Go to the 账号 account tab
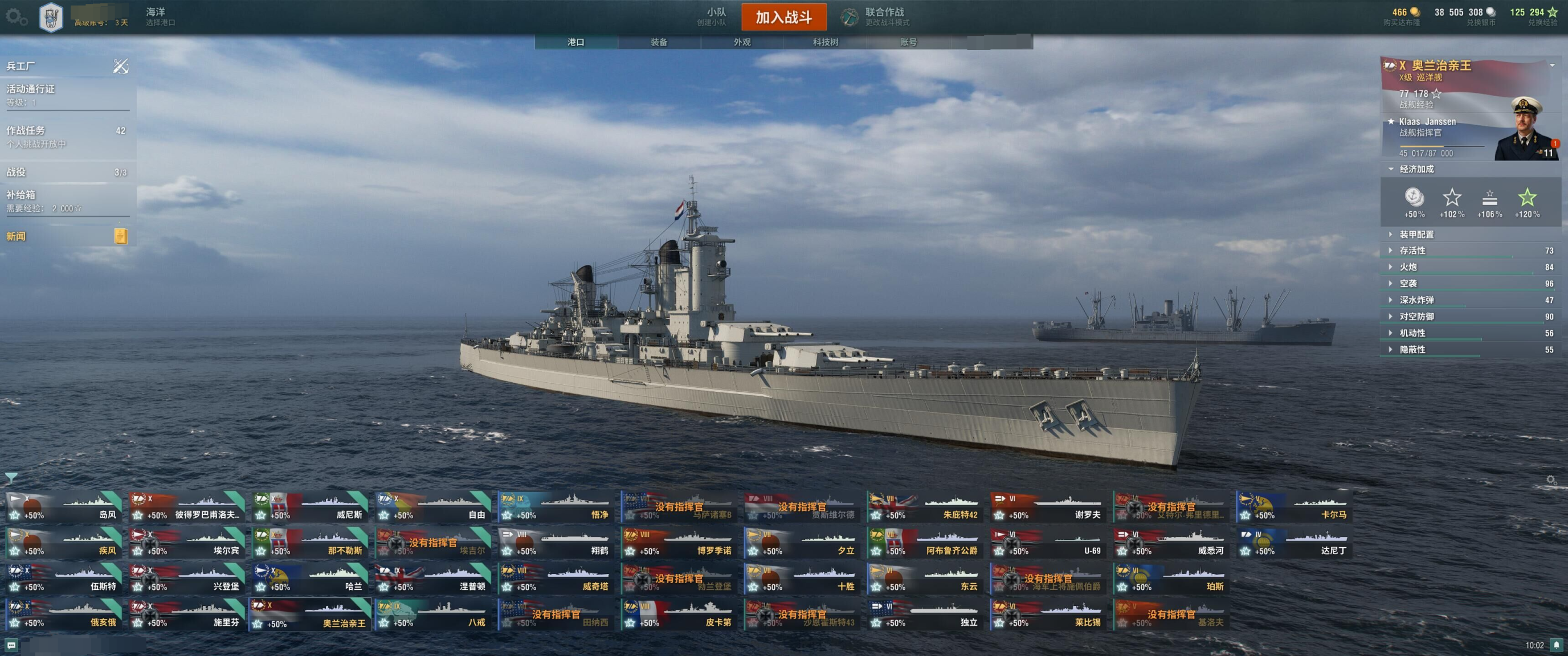The width and height of the screenshot is (1568, 656). 908,42
